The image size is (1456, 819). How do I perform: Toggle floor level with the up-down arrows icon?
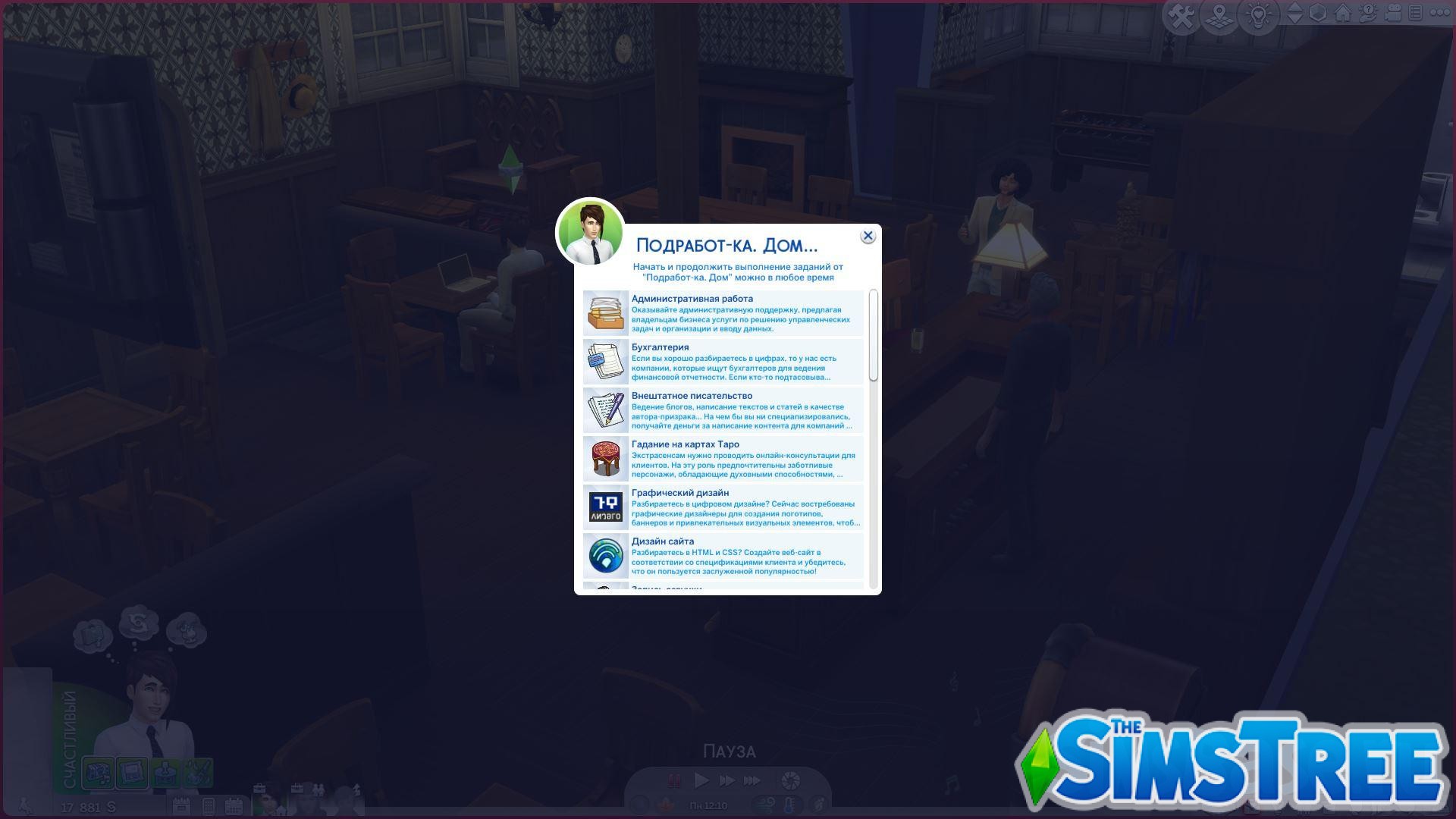pyautogui.click(x=1295, y=13)
